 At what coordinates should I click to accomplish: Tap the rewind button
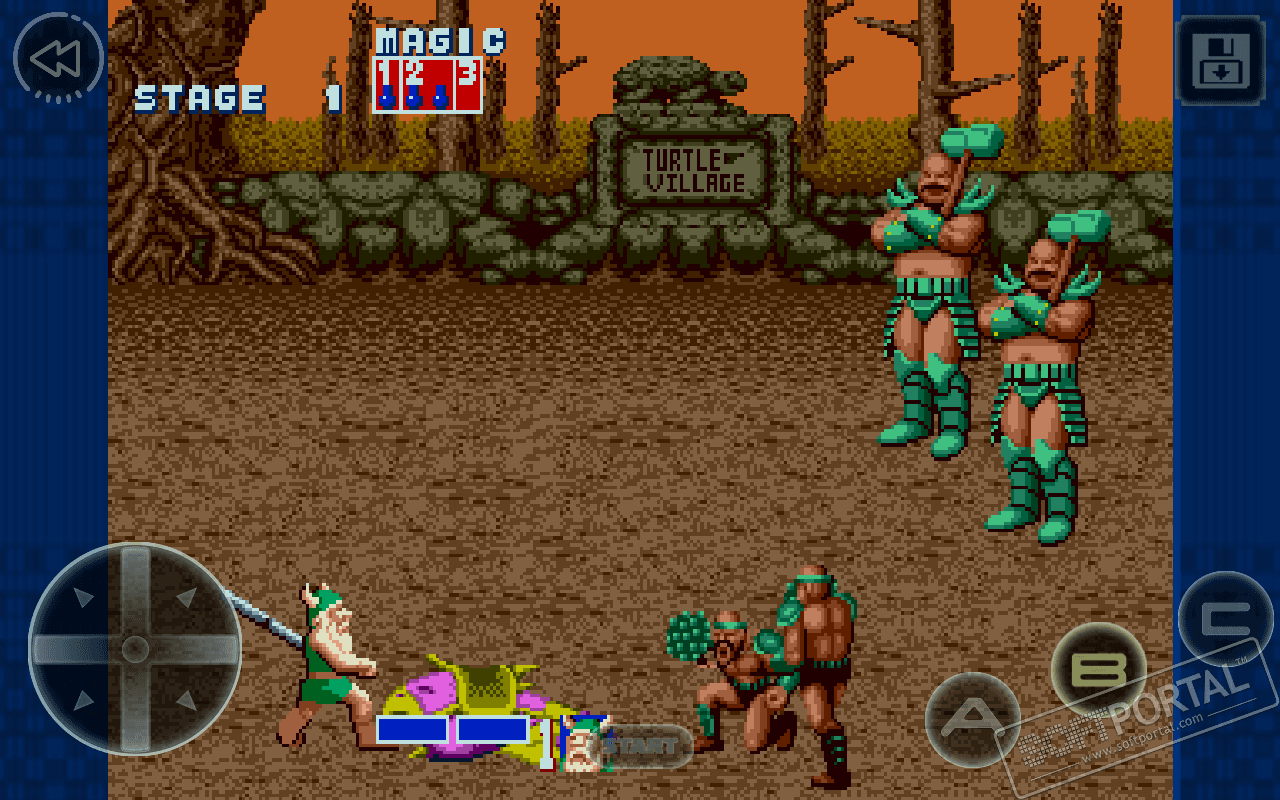(57, 59)
